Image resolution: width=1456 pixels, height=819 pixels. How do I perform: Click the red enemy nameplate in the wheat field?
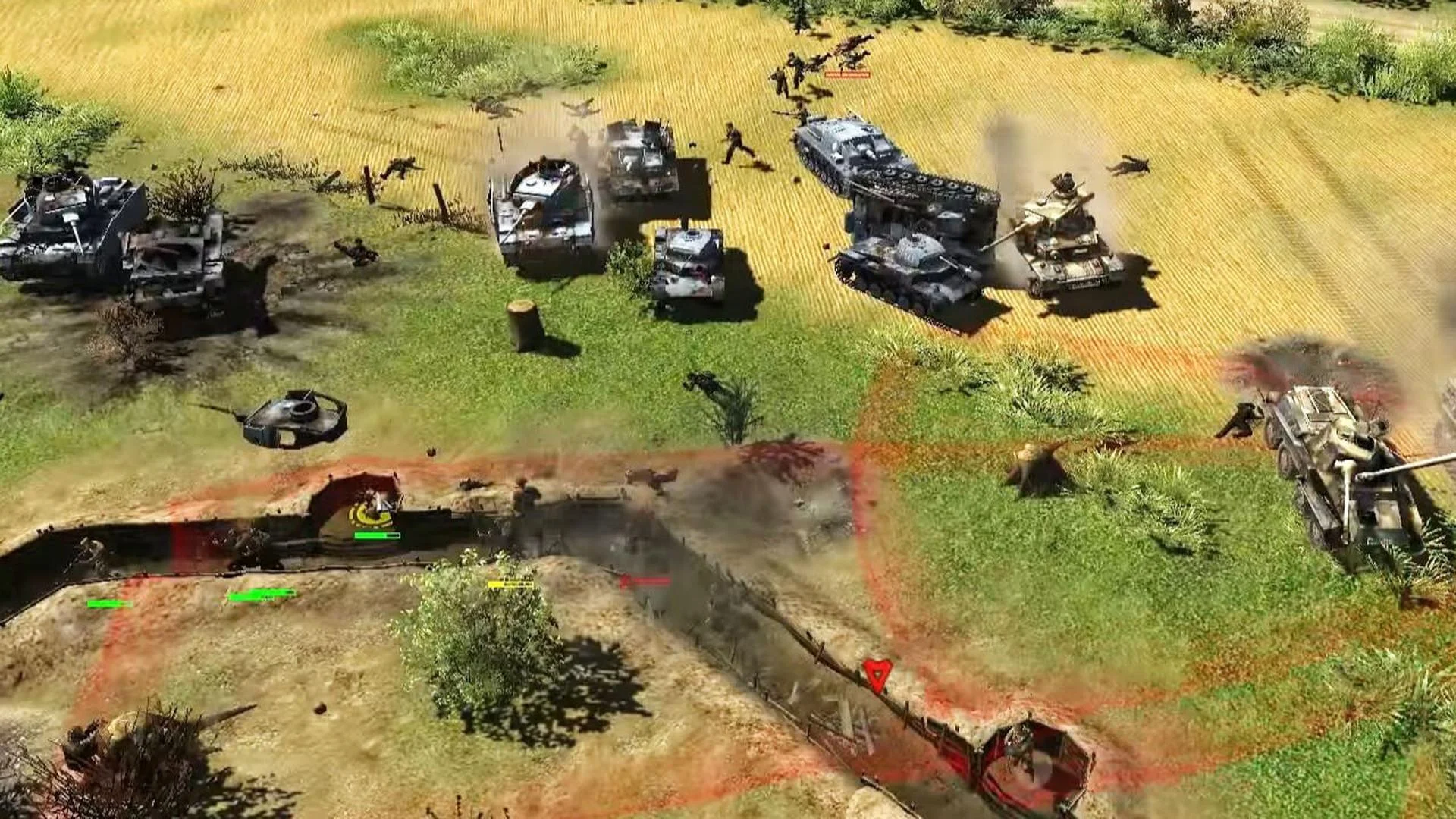click(849, 76)
